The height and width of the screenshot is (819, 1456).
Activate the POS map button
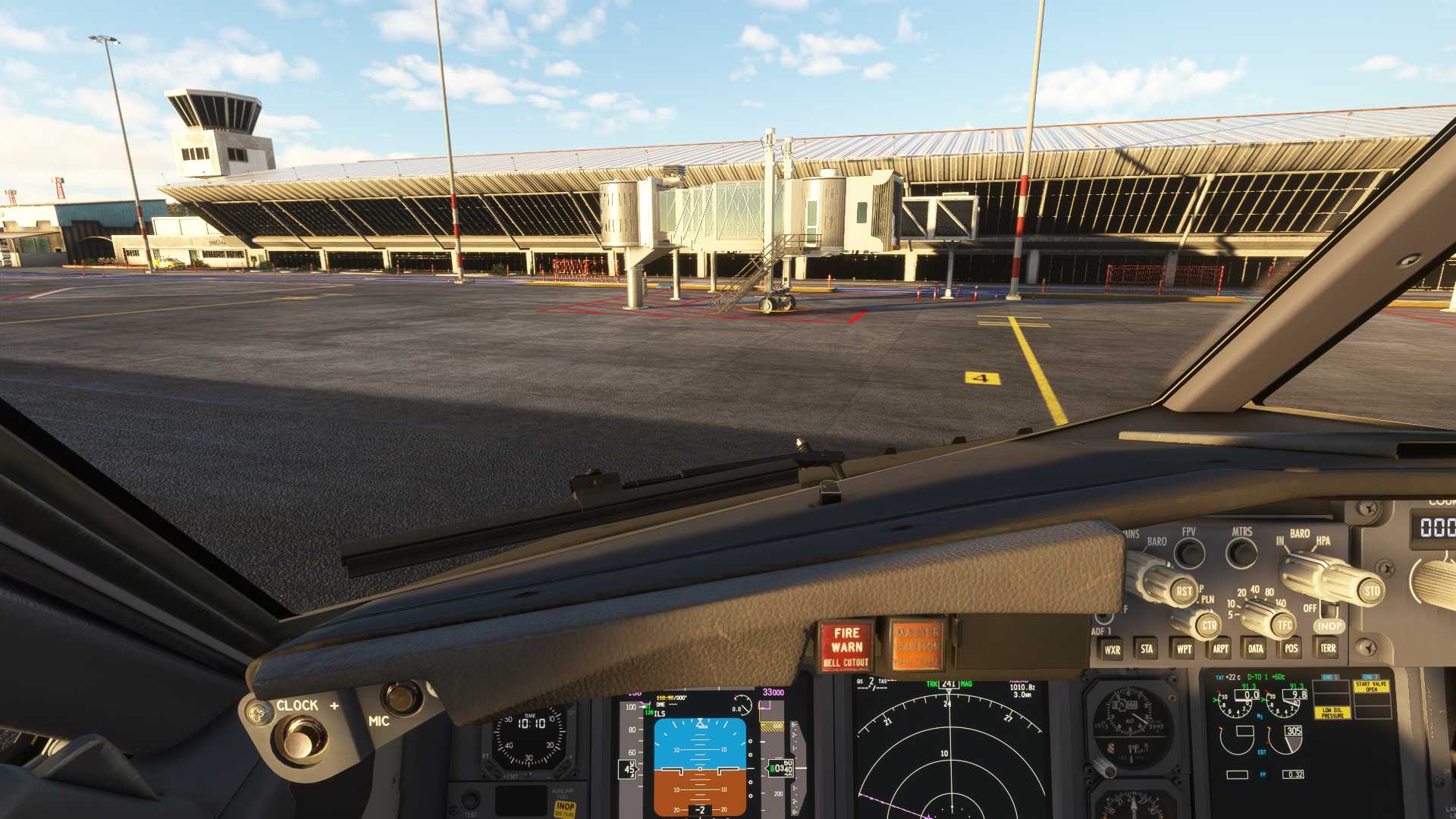point(1291,648)
